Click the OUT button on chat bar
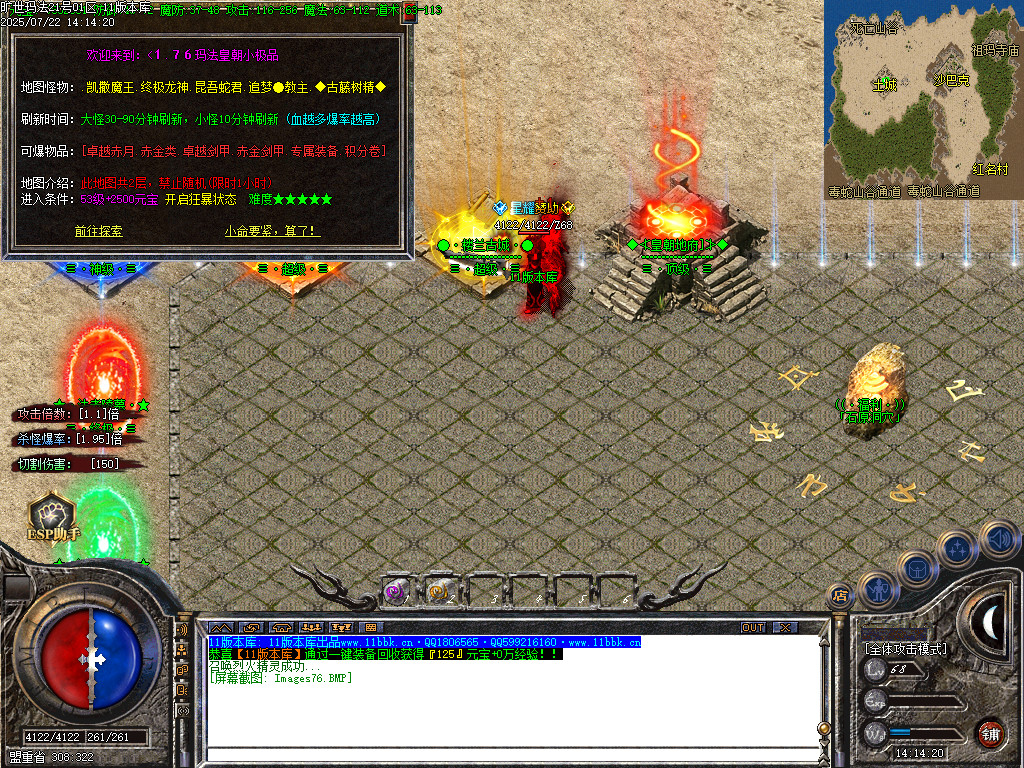Screen dimensions: 1024x768 753,627
